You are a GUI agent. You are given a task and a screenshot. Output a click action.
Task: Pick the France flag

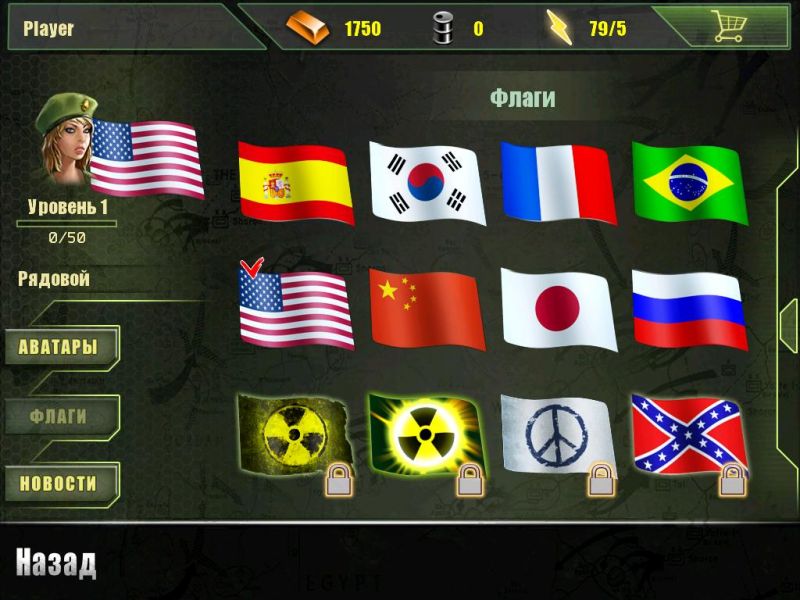(558, 183)
